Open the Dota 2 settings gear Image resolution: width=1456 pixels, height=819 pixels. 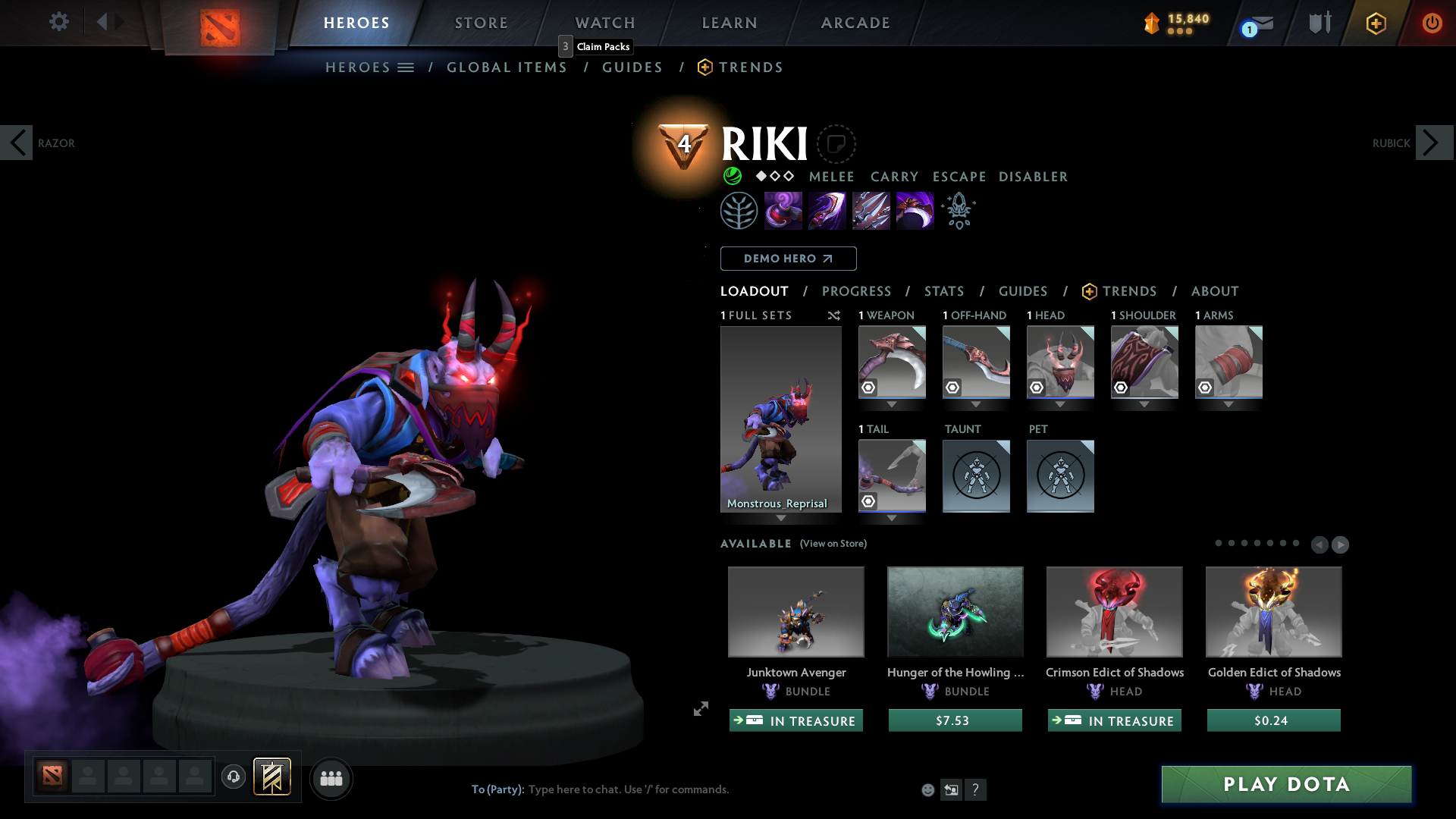coord(58,22)
